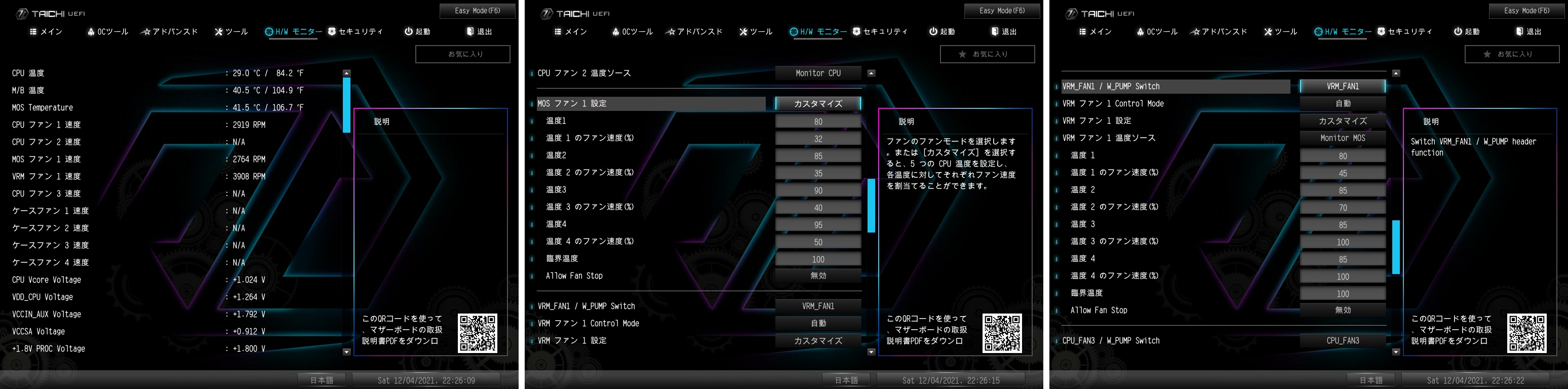Open the VRM ファン 1 温度ソース Monitor MOS dropdown
The image size is (1568, 389).
(x=1342, y=138)
